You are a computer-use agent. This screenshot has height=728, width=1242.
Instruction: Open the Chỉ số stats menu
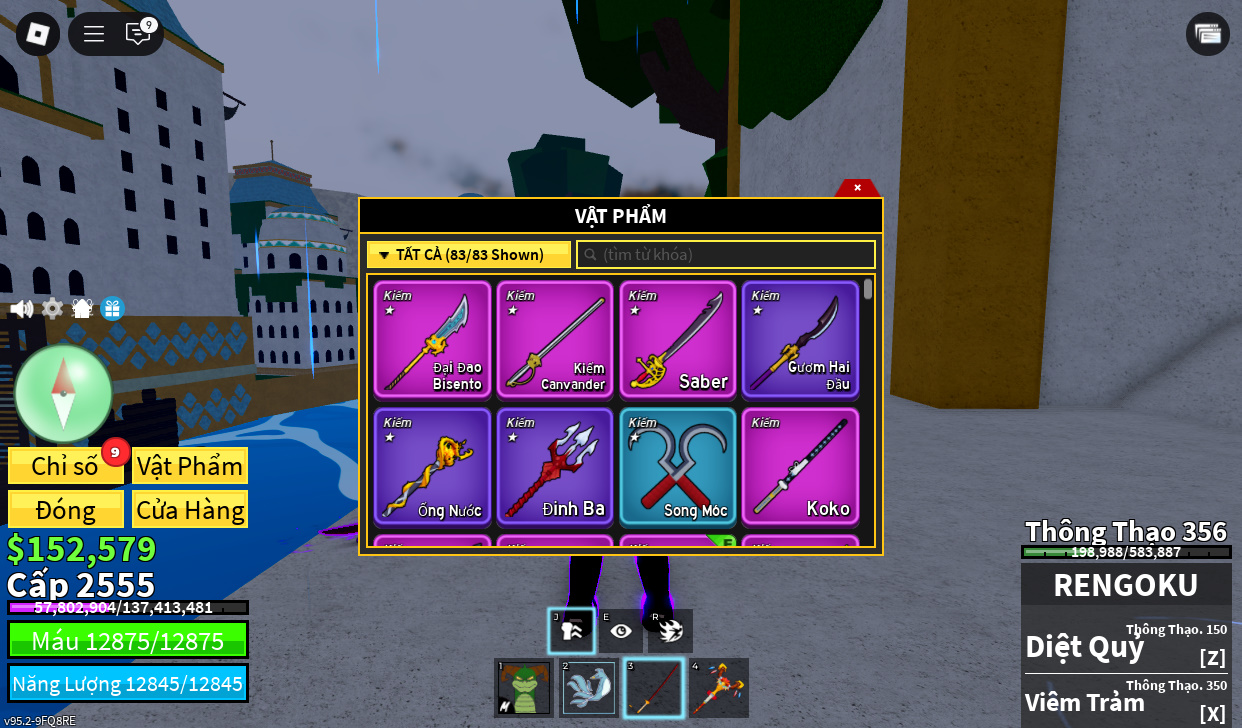[x=66, y=466]
